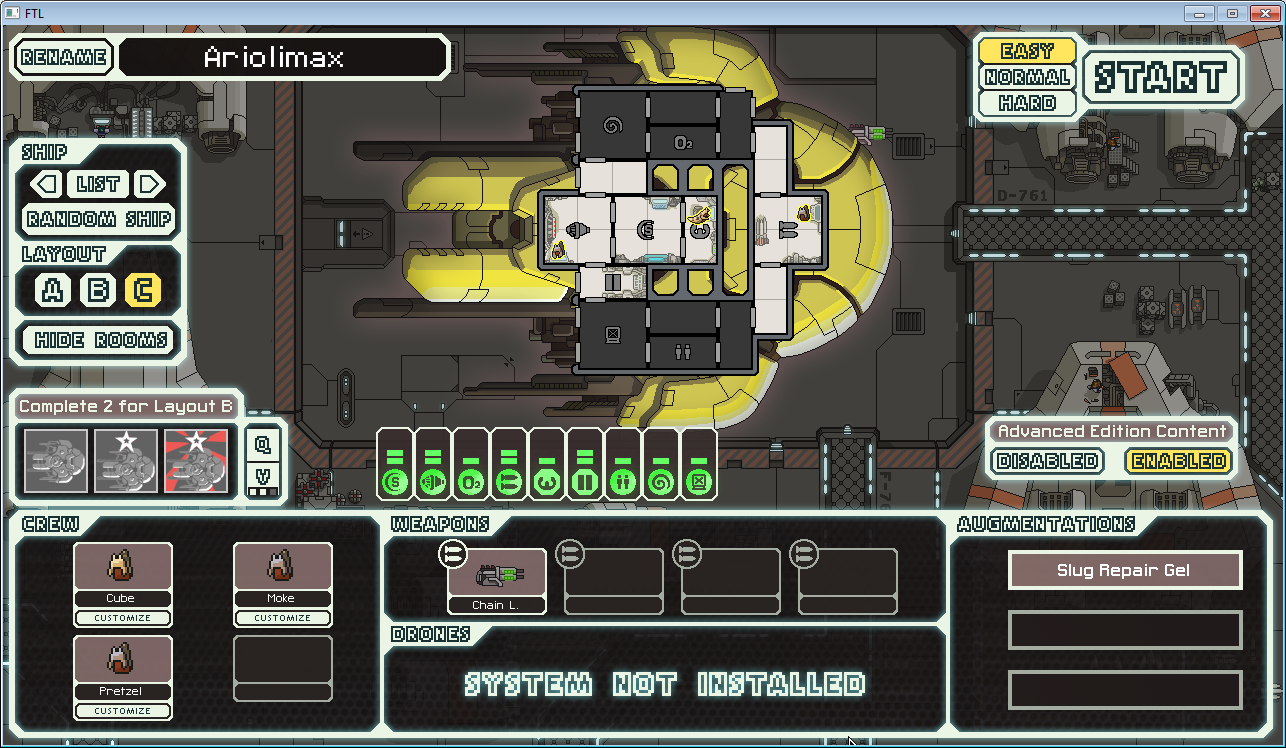The image size is (1286, 748).
Task: Show previous ship with left arrow
Action: click(44, 184)
